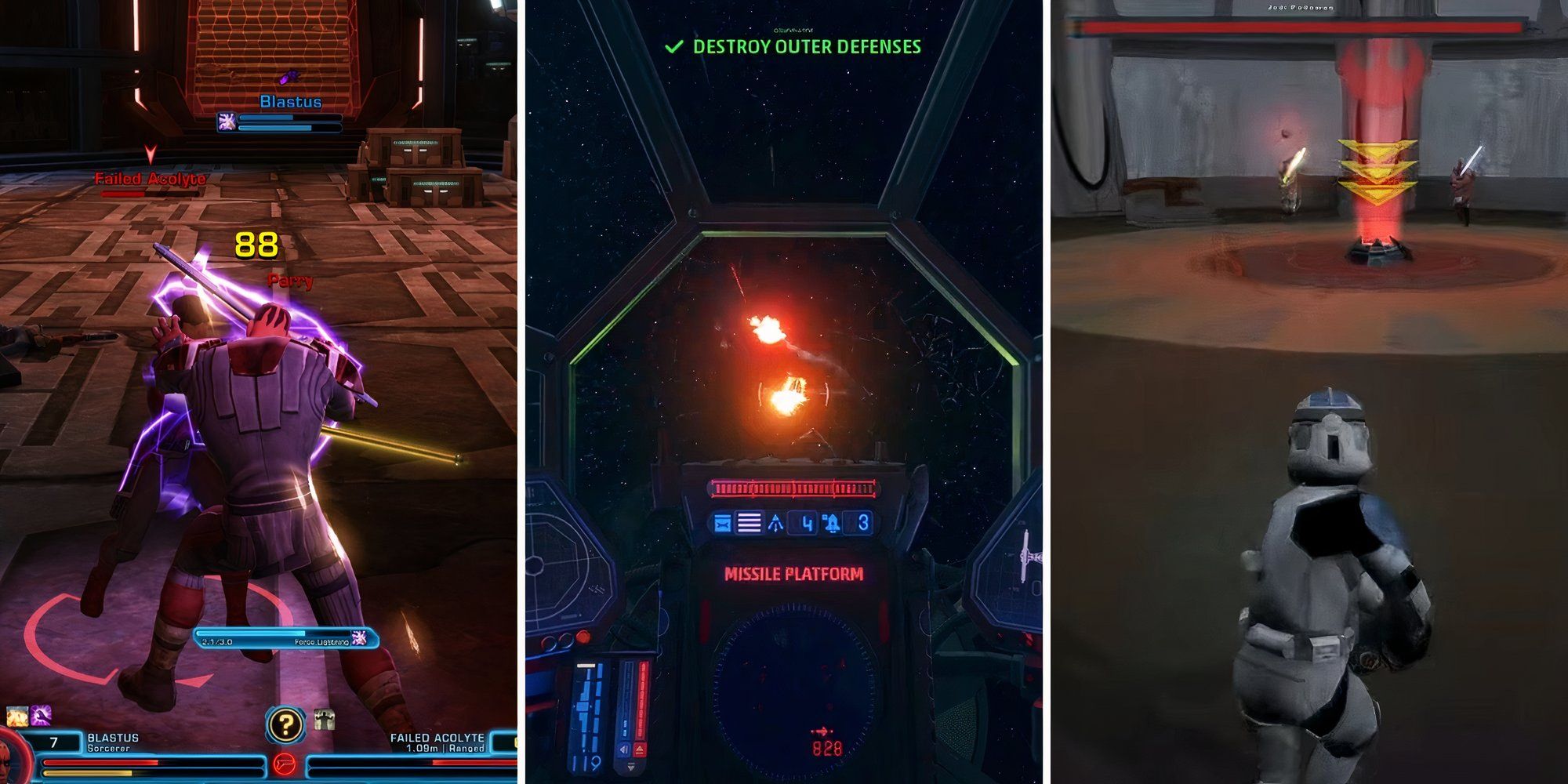This screenshot has height=784, width=1568.
Task: Click the purple Force buff icon in the corner
Action: click(x=39, y=716)
